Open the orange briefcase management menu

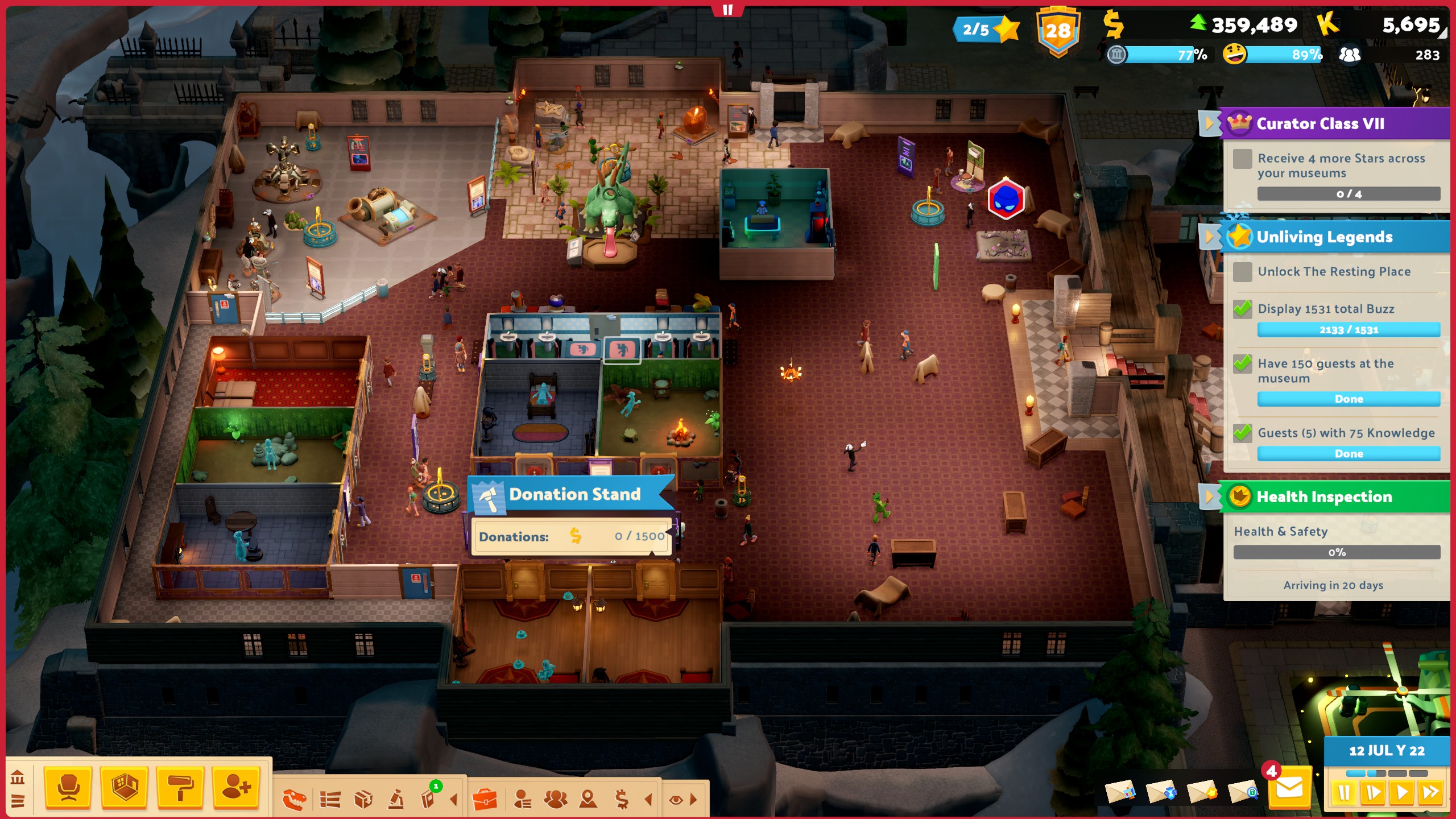click(x=485, y=800)
